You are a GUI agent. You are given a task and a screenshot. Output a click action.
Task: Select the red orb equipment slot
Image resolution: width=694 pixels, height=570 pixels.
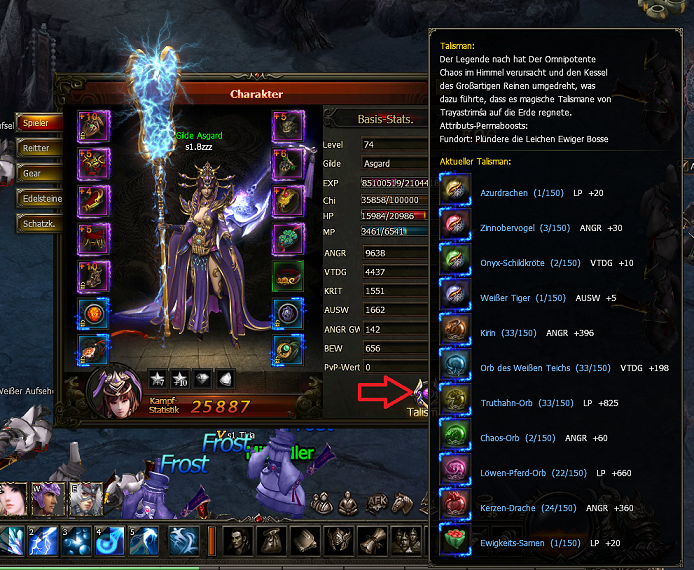pos(95,312)
